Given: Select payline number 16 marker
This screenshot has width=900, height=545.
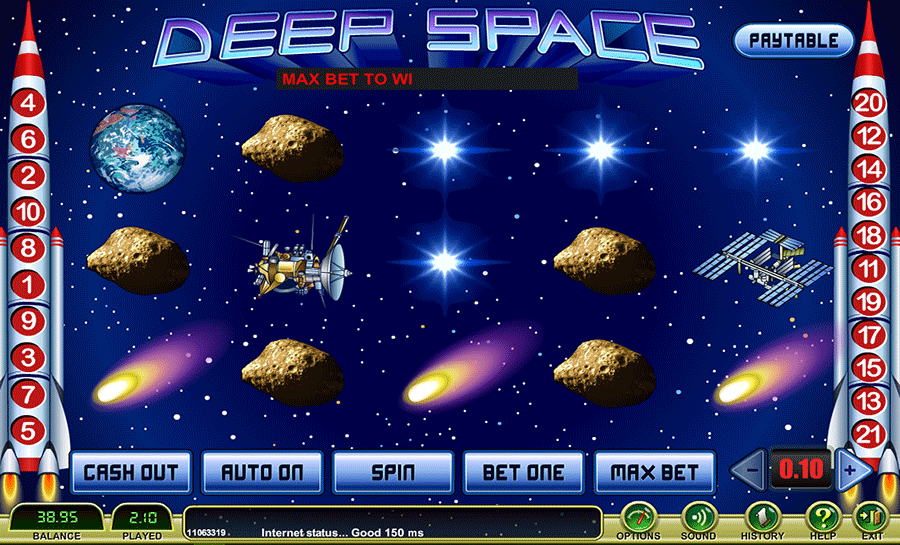Looking at the screenshot, I should 870,202.
